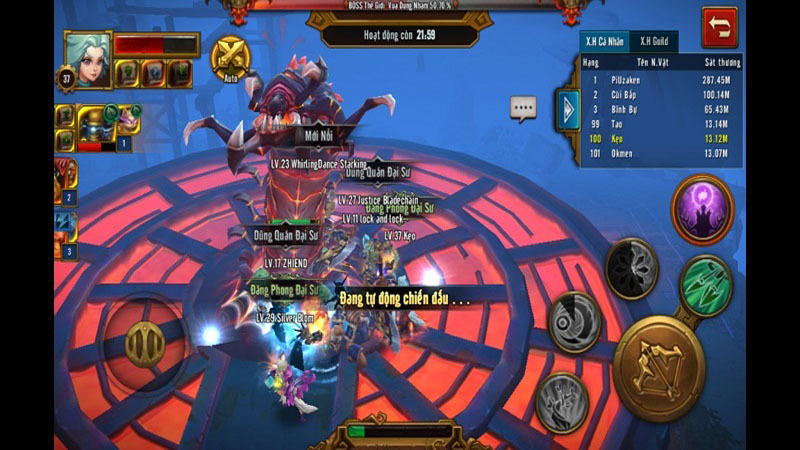Click the highlighted Kẹo ranking row

tap(662, 138)
